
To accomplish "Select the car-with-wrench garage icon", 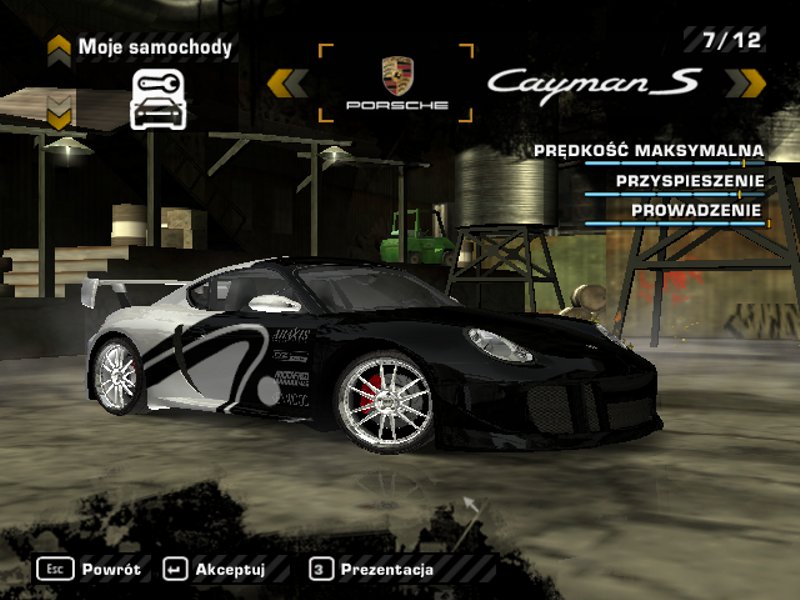I will [x=158, y=98].
